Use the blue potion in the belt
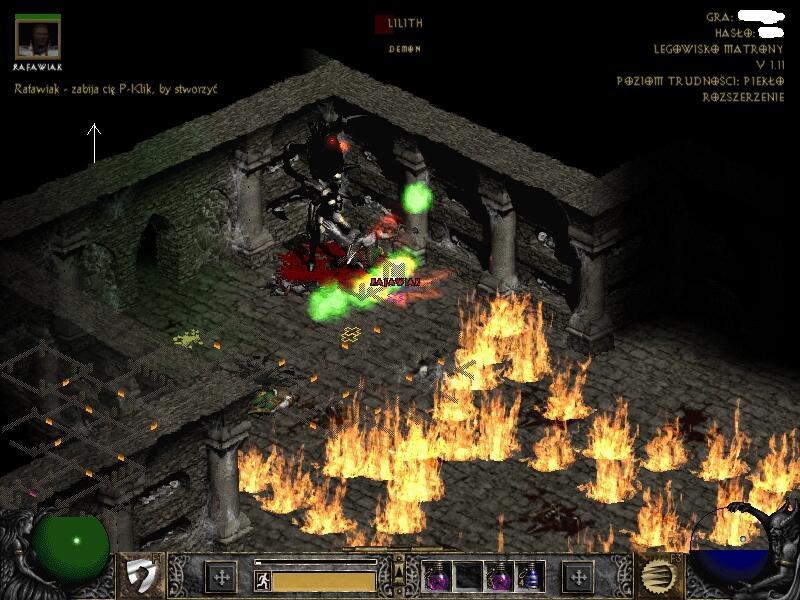Image resolution: width=800 pixels, height=600 pixels. pyautogui.click(x=527, y=575)
